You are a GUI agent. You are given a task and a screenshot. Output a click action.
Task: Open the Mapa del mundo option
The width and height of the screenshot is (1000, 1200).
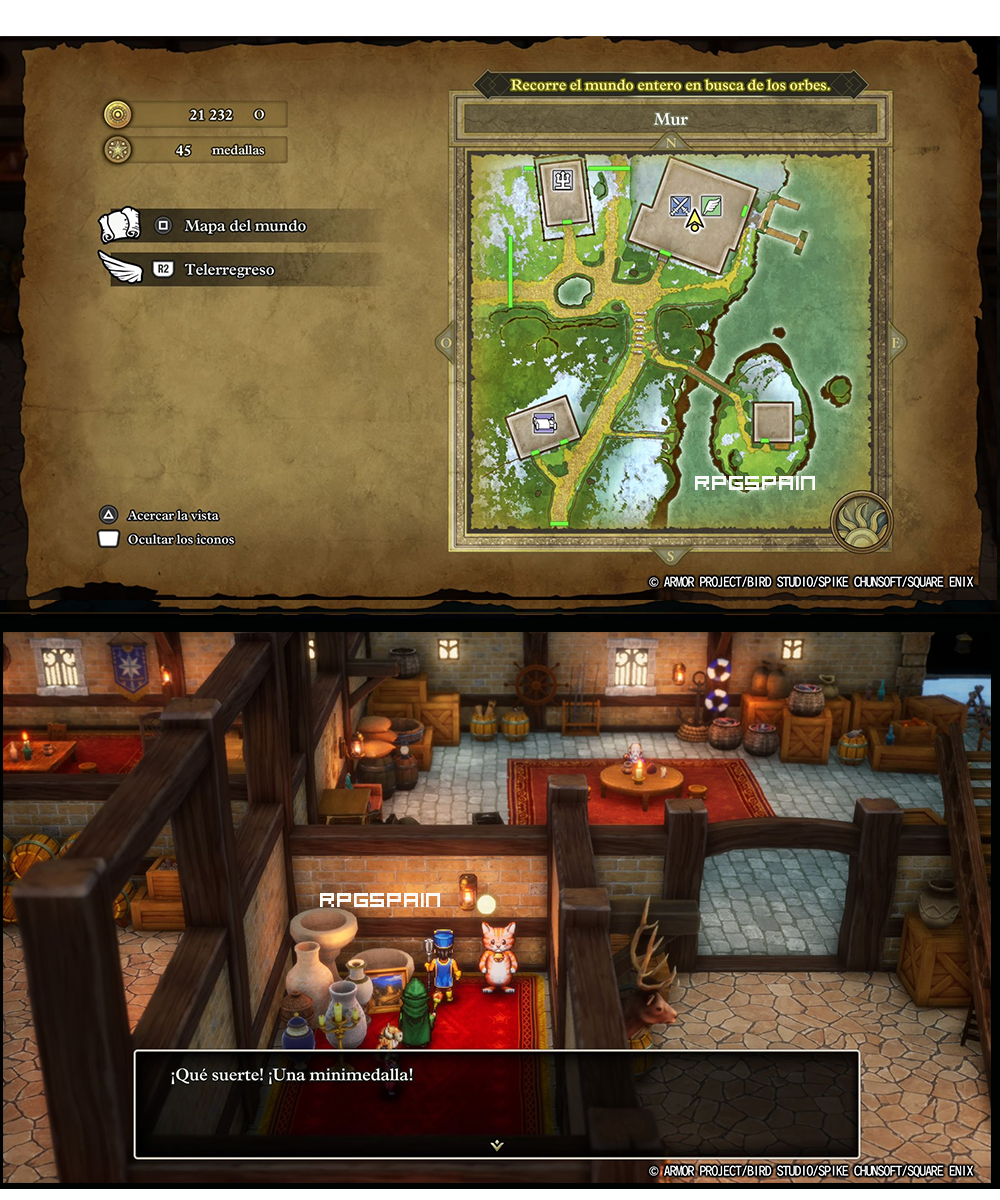244,226
